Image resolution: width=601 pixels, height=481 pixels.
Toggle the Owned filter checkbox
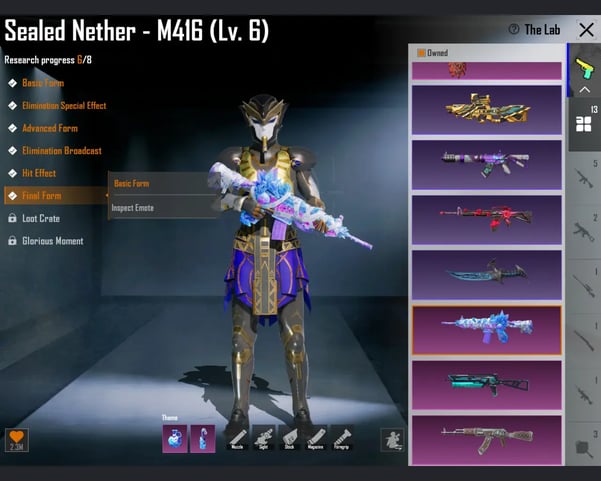422,52
